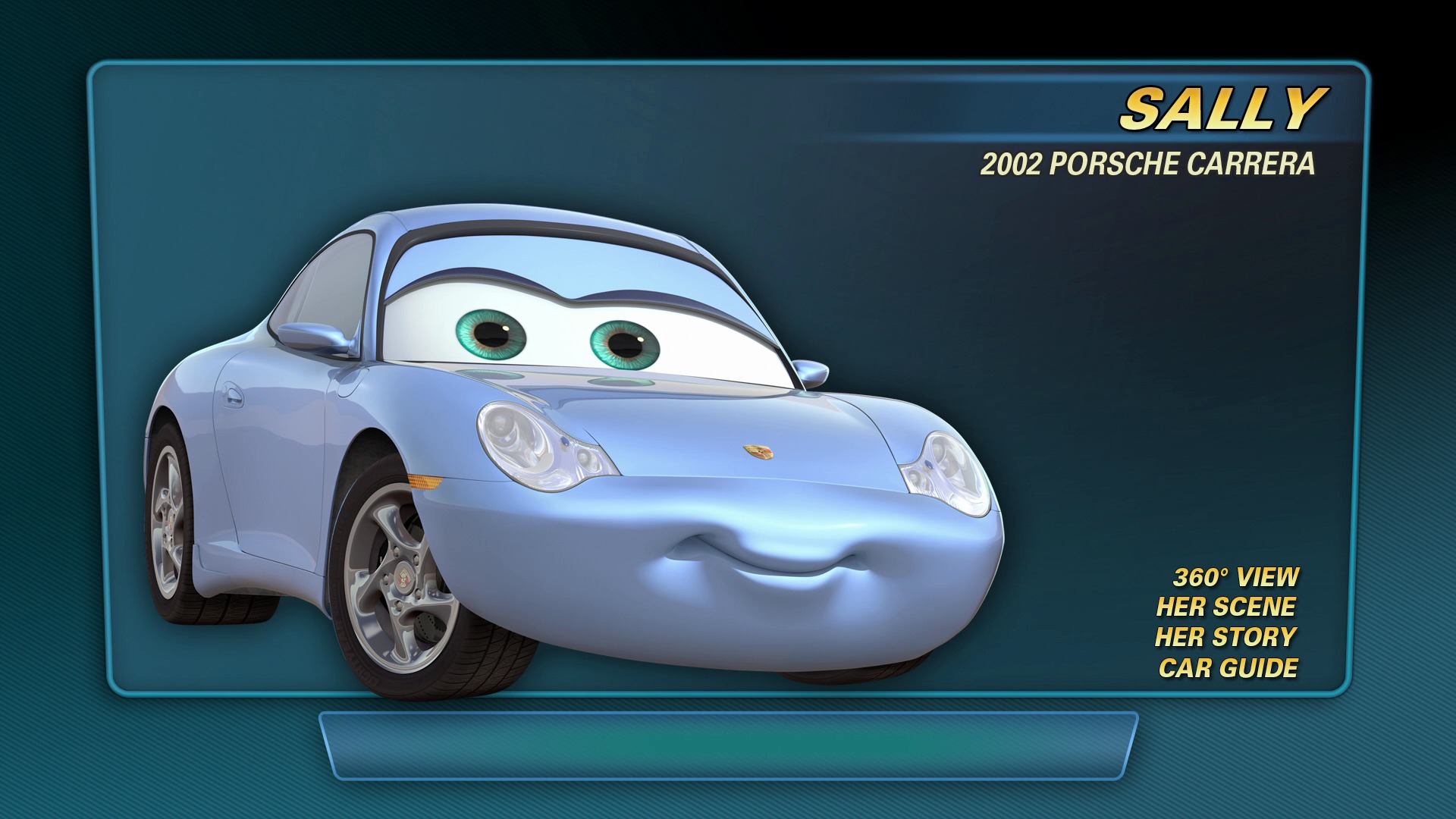Image resolution: width=1456 pixels, height=819 pixels.
Task: Choose Her Story from the menu
Action: (x=1225, y=637)
